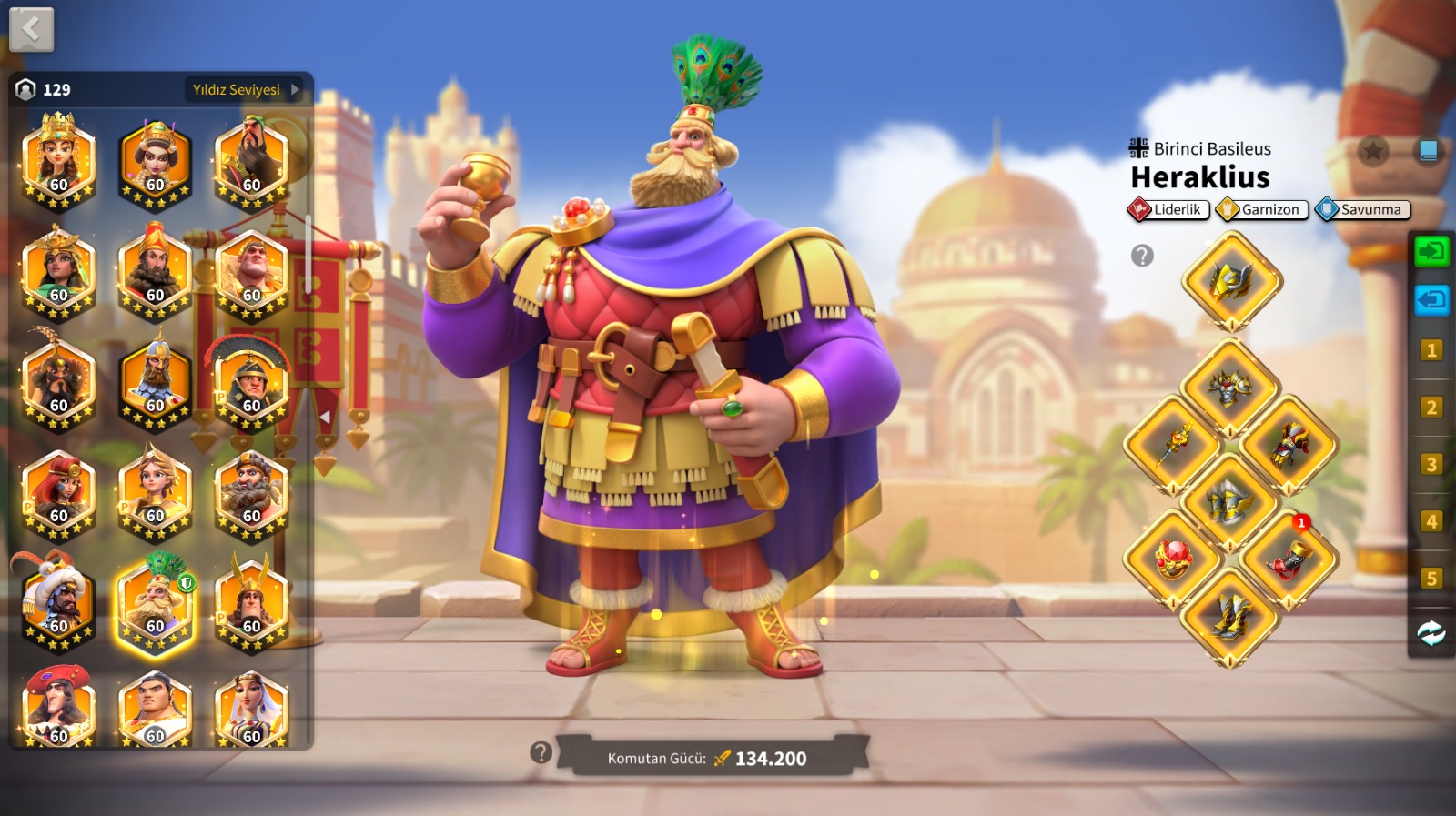Viewport: 1456px width, 816px height.
Task: Open the Komutan Gücü help question mark
Action: pyautogui.click(x=541, y=752)
